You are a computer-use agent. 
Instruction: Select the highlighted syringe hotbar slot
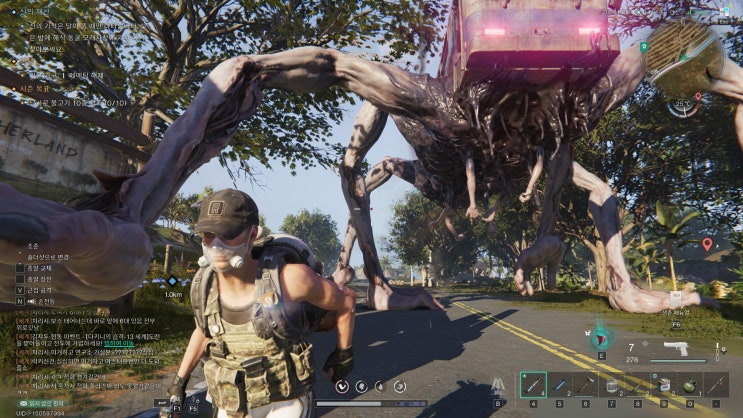click(x=533, y=384)
